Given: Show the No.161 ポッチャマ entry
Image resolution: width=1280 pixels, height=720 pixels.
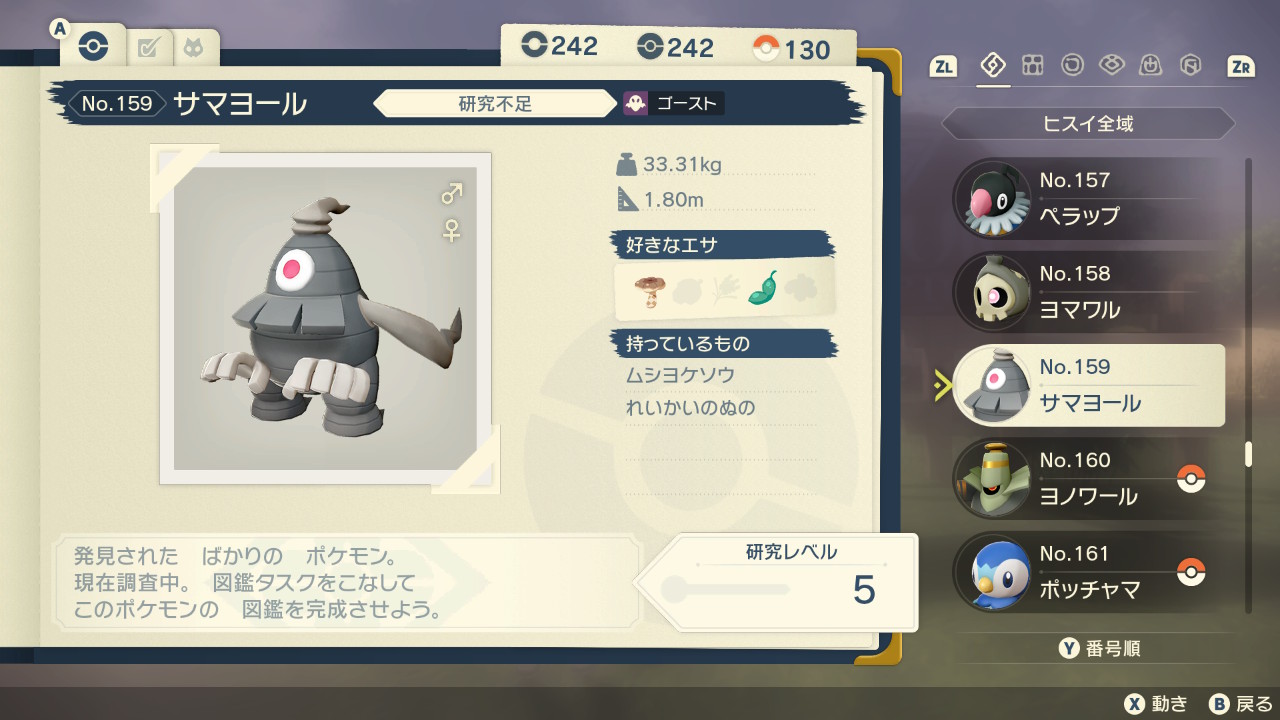Looking at the screenshot, I should point(1088,571).
